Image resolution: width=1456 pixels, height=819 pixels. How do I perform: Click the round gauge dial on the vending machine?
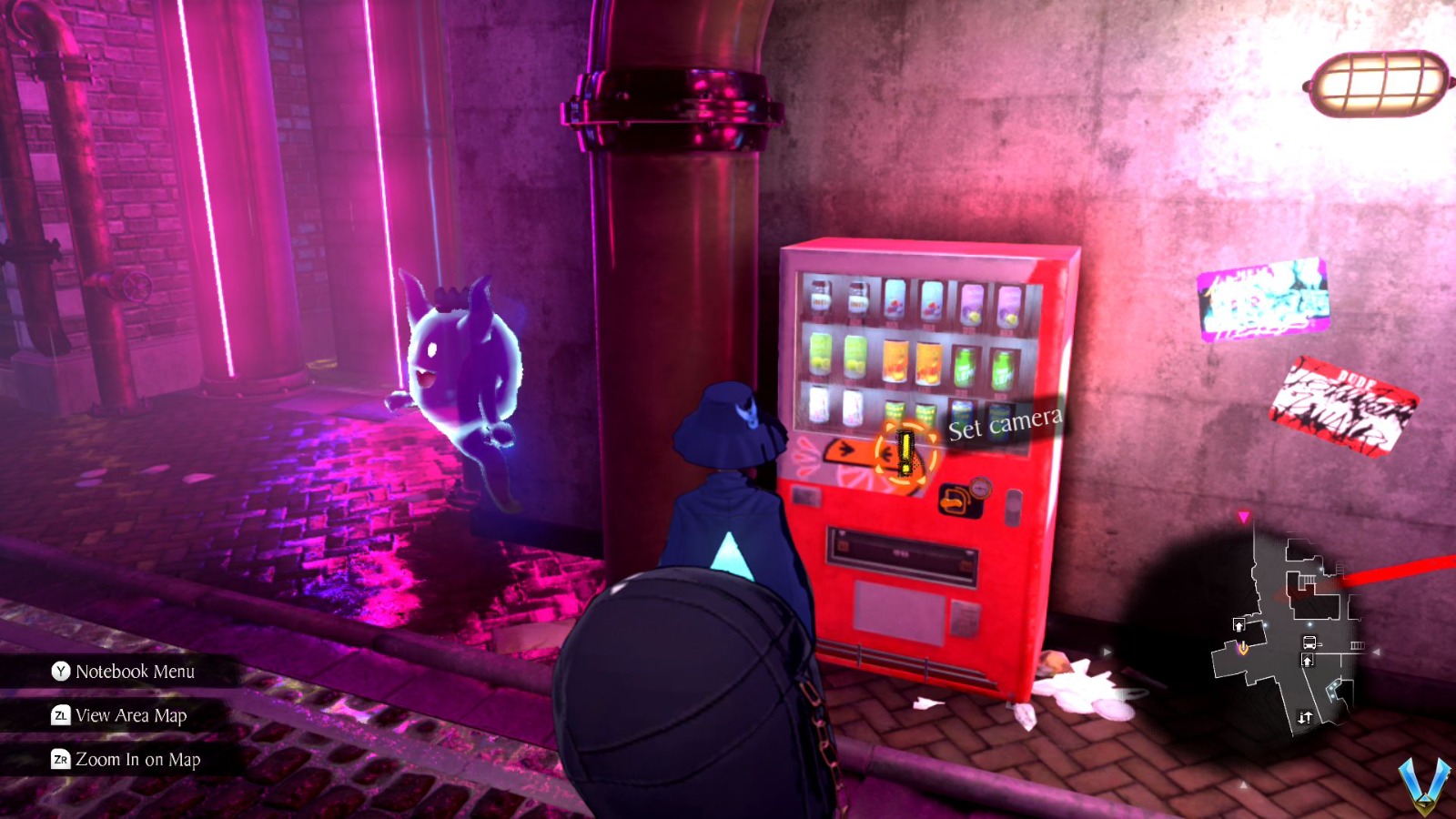point(982,490)
